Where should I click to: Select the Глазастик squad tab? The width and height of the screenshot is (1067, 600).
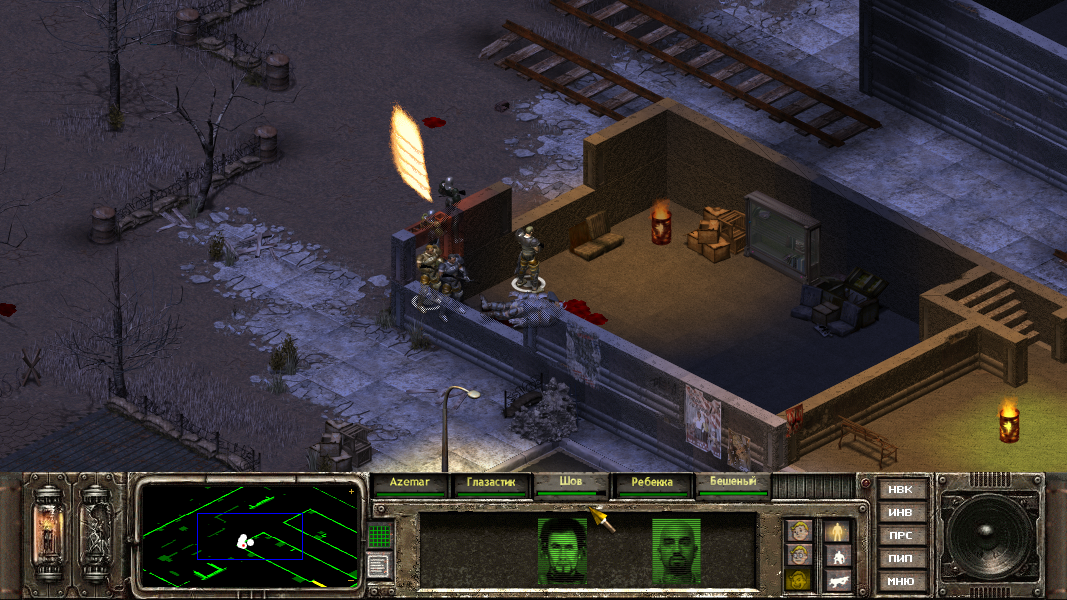[x=490, y=482]
